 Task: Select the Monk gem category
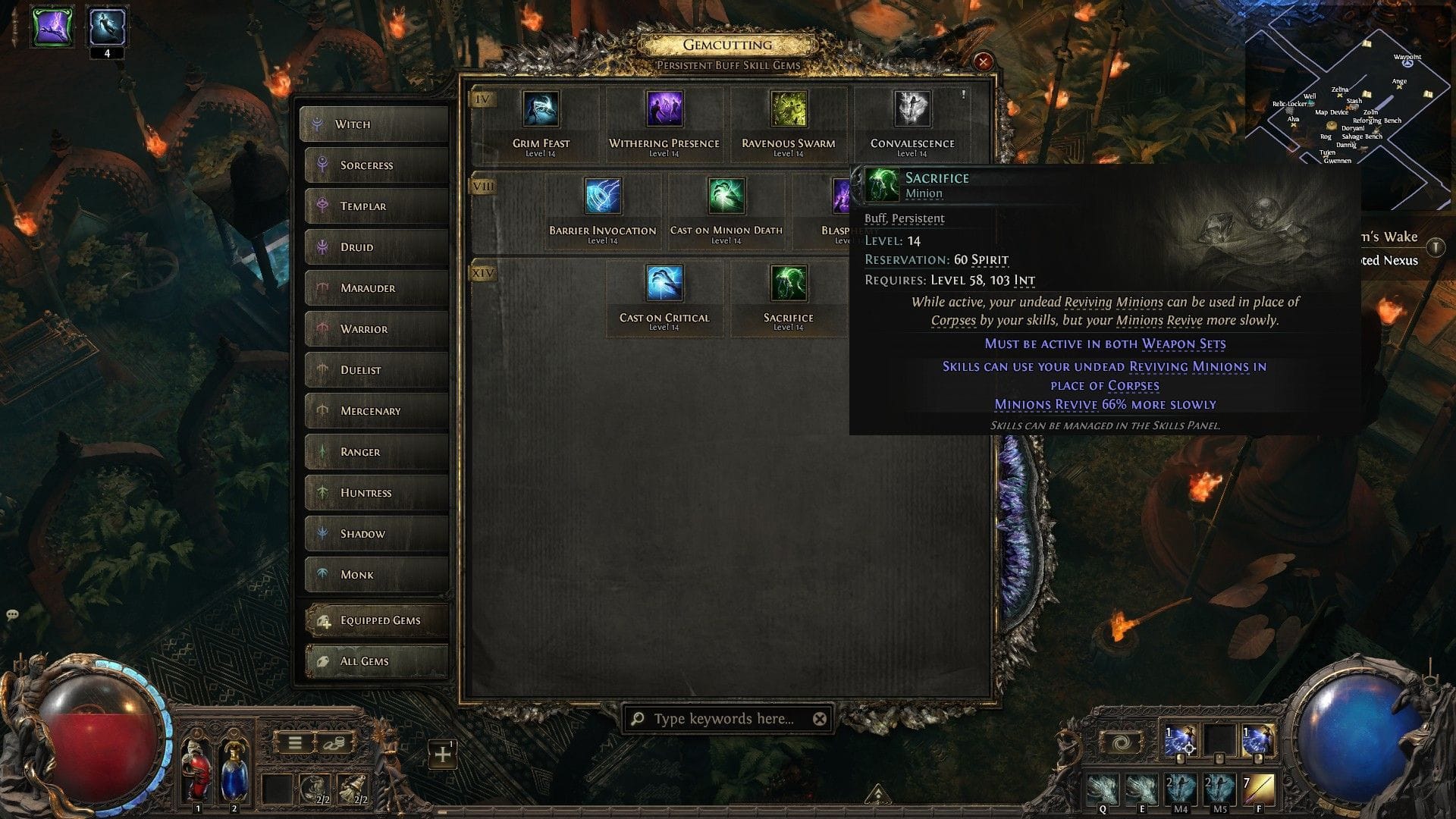click(375, 574)
